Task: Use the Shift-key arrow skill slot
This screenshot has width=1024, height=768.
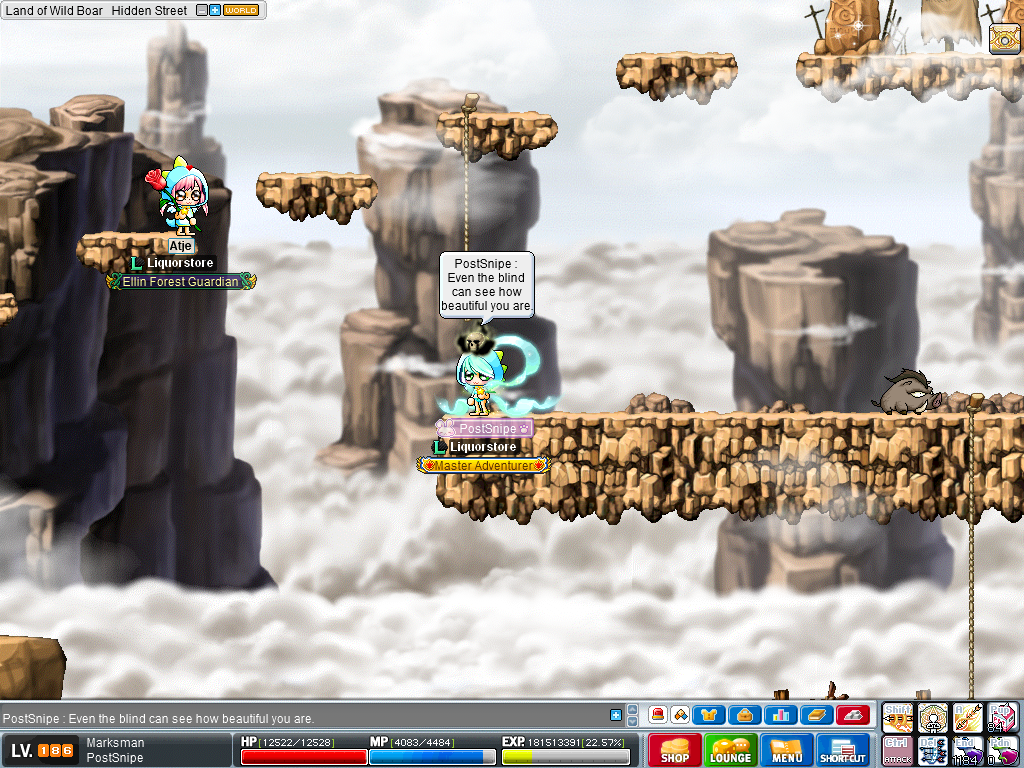Action: 898,717
